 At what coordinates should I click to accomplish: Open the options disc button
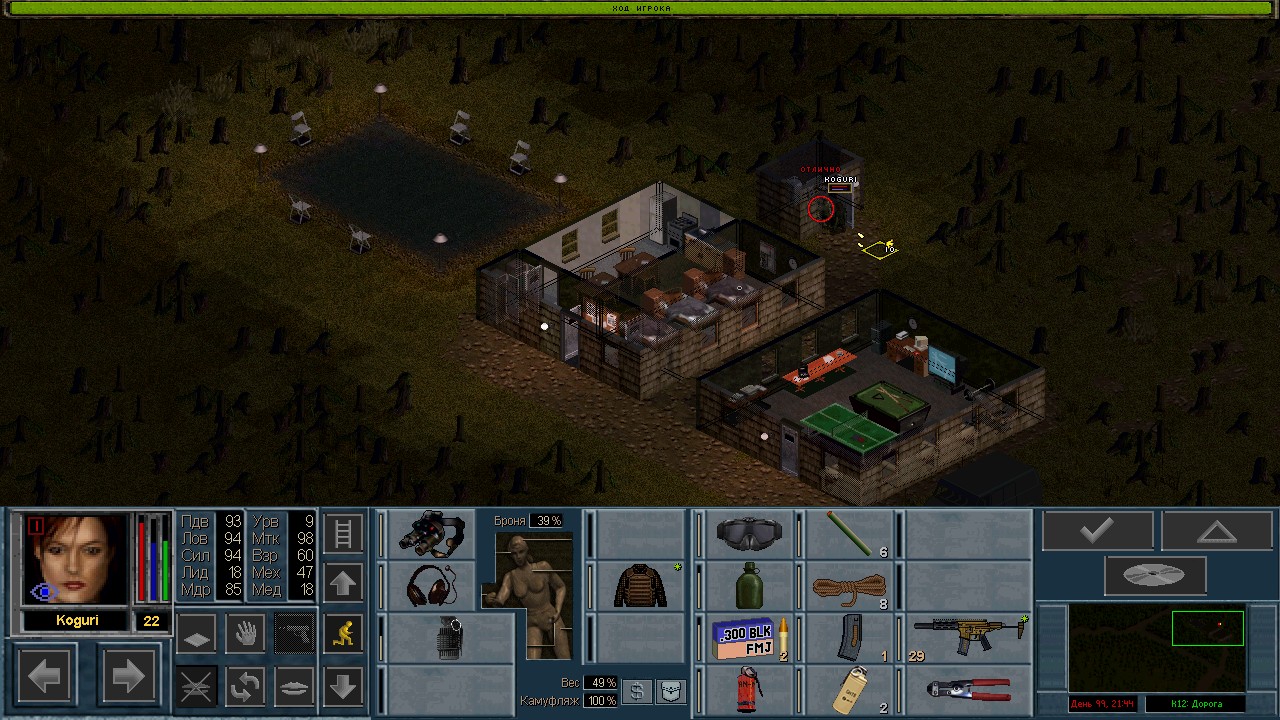[1155, 576]
